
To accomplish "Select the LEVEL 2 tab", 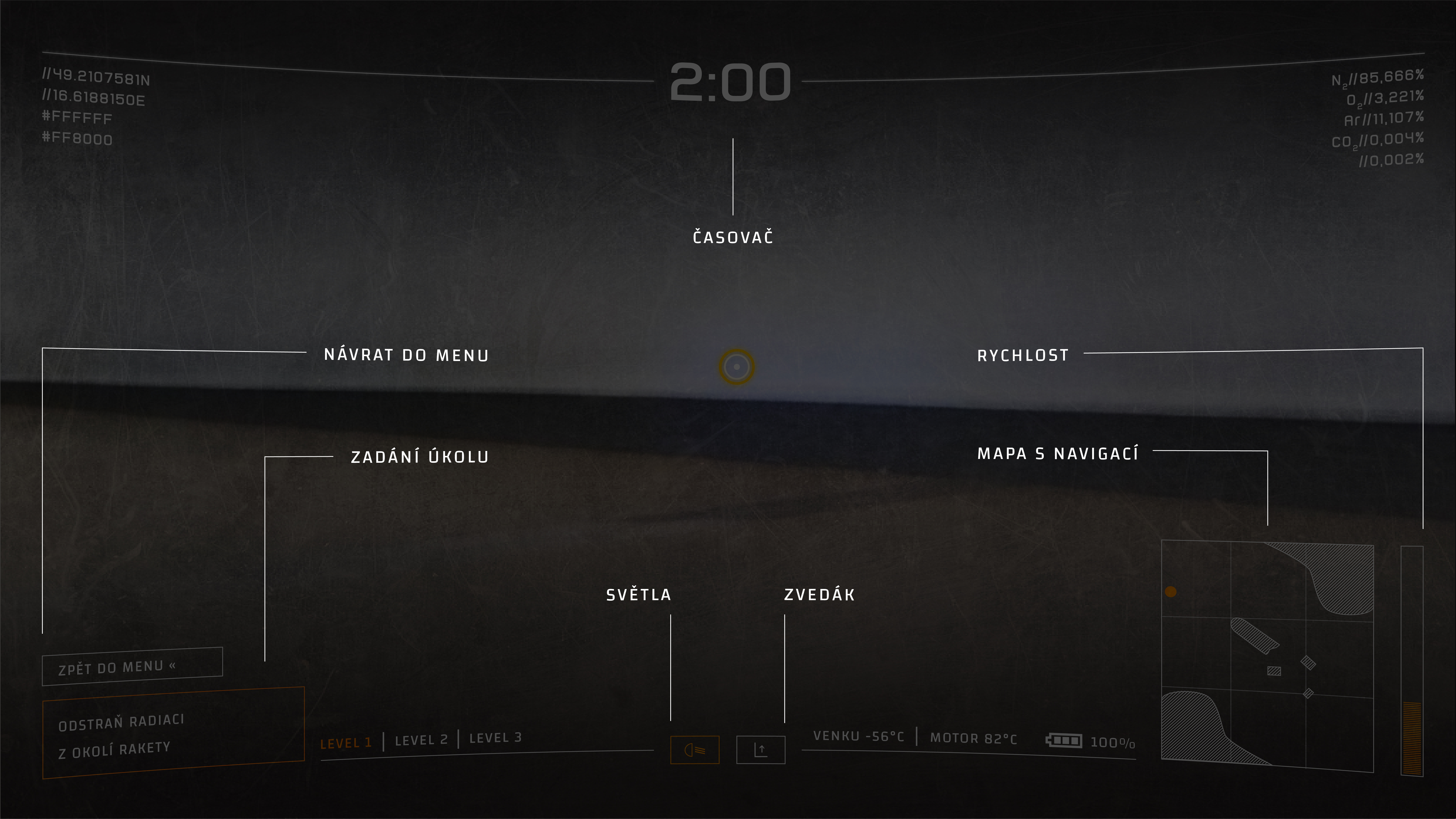I will pyautogui.click(x=421, y=740).
